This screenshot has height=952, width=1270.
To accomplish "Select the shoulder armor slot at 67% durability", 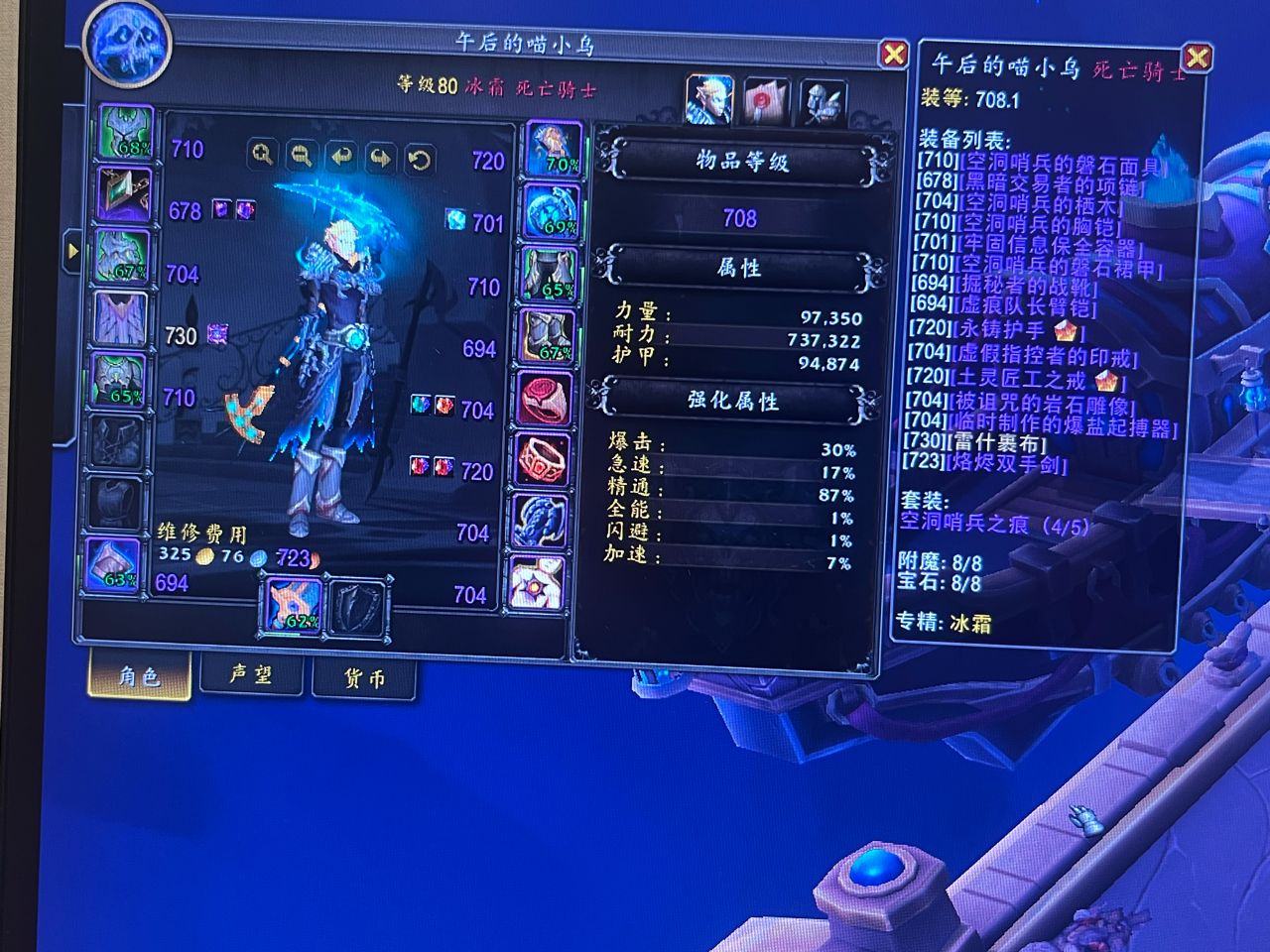I will click(121, 253).
